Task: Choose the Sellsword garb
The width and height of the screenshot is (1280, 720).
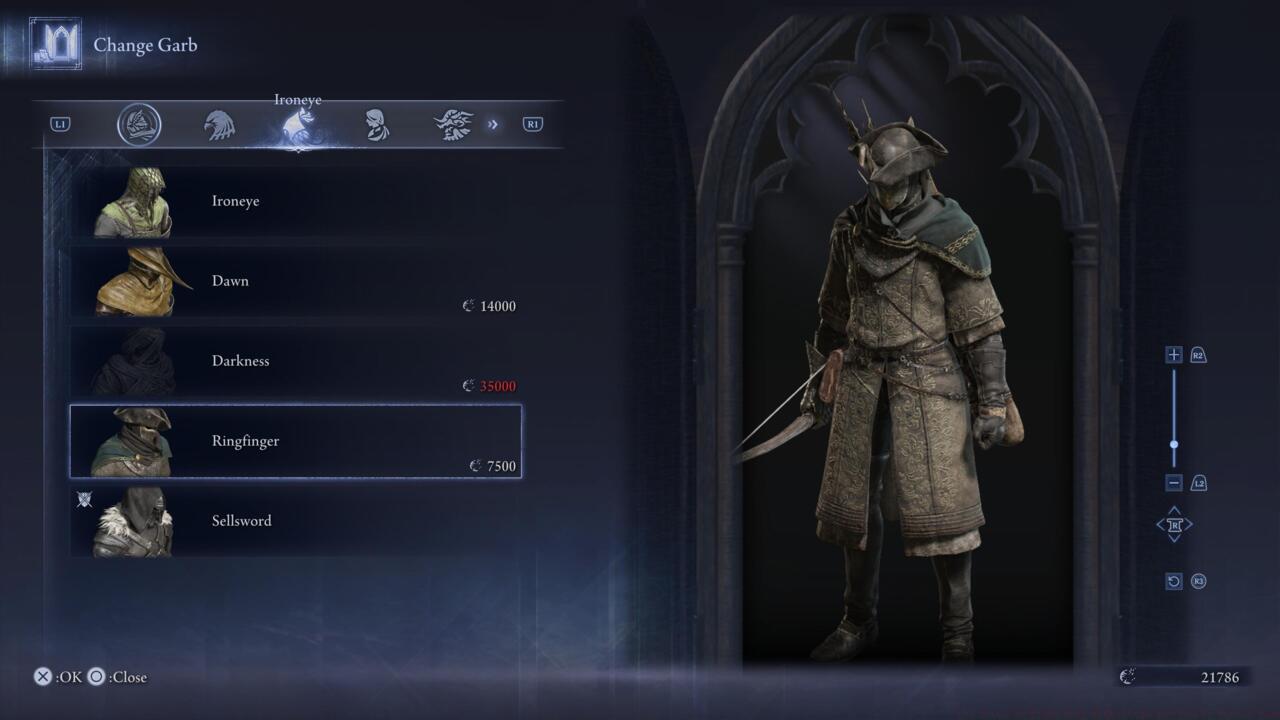Action: click(295, 521)
